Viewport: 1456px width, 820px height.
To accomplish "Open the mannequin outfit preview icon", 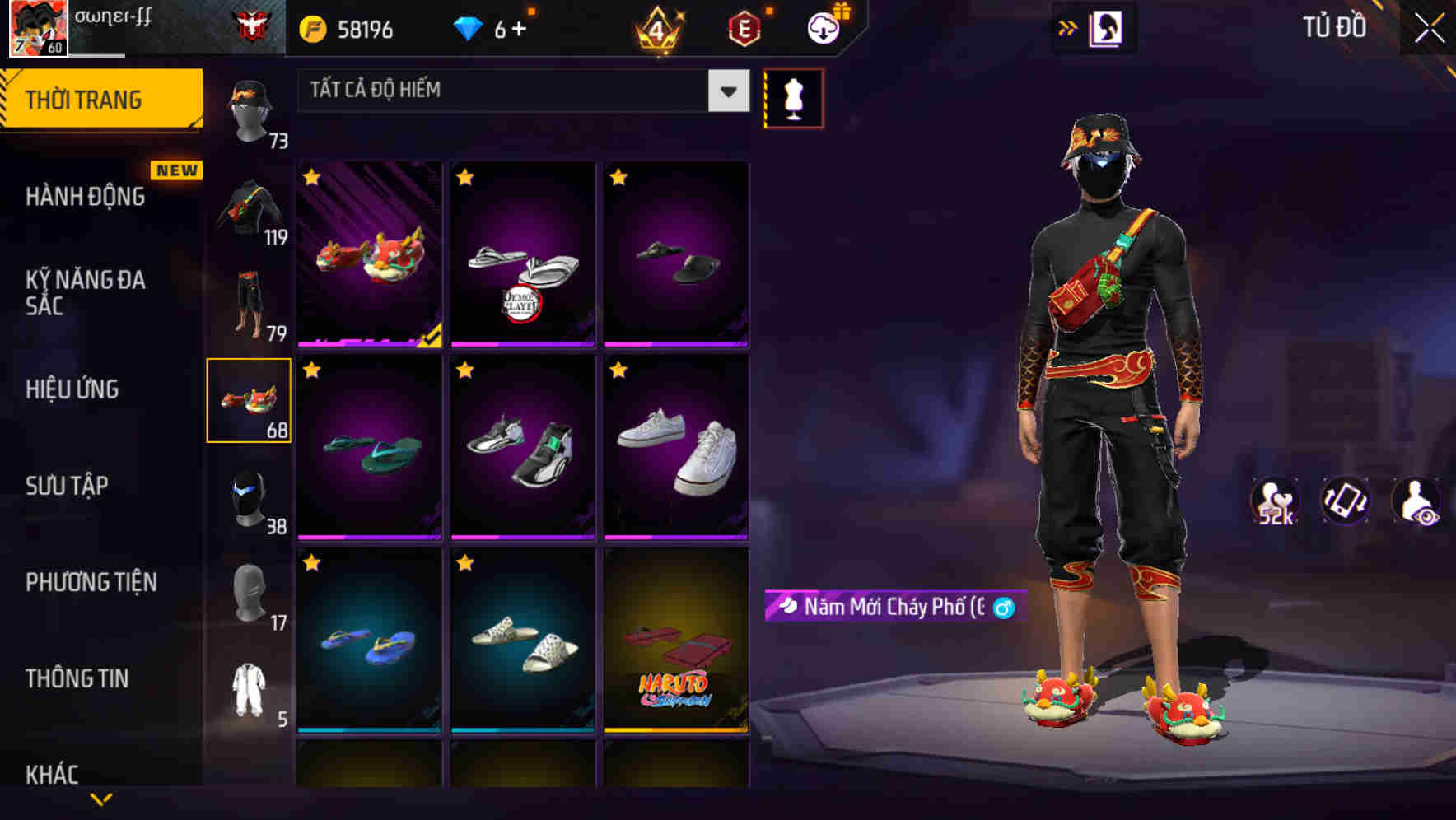I will pyautogui.click(x=793, y=97).
